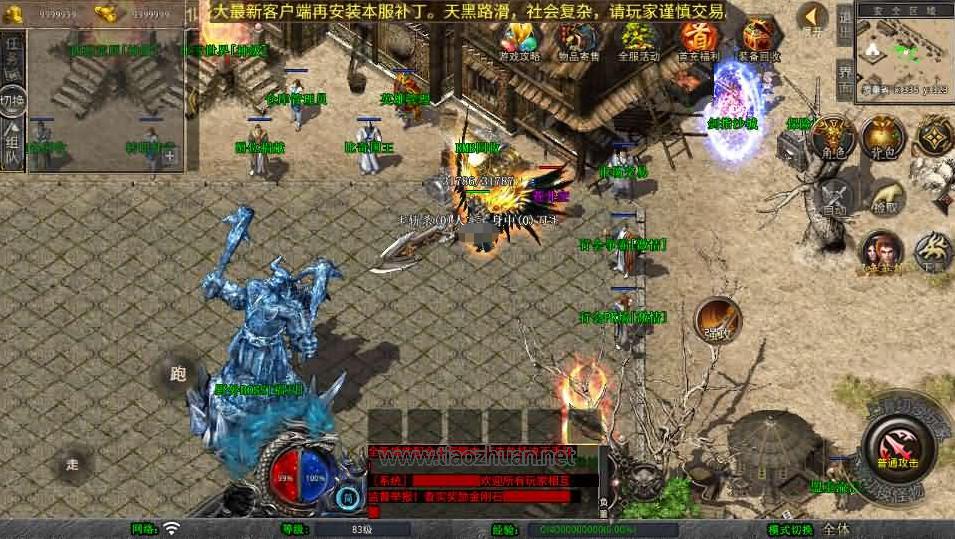Image resolution: width=955 pixels, height=539 pixels.
Task: Open the 背包 backpack inventory
Action: point(883,137)
